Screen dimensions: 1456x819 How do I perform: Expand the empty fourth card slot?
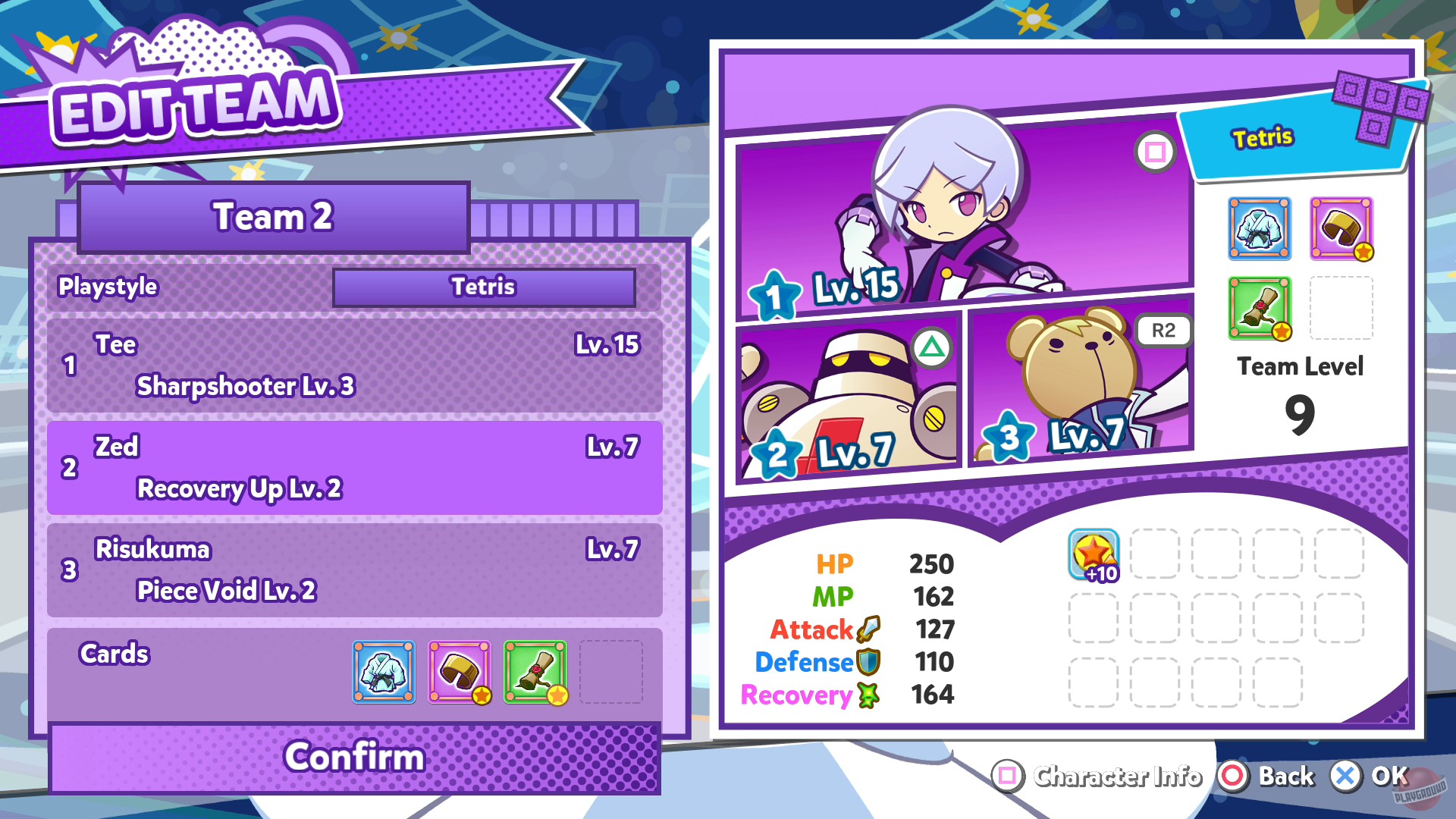(613, 672)
